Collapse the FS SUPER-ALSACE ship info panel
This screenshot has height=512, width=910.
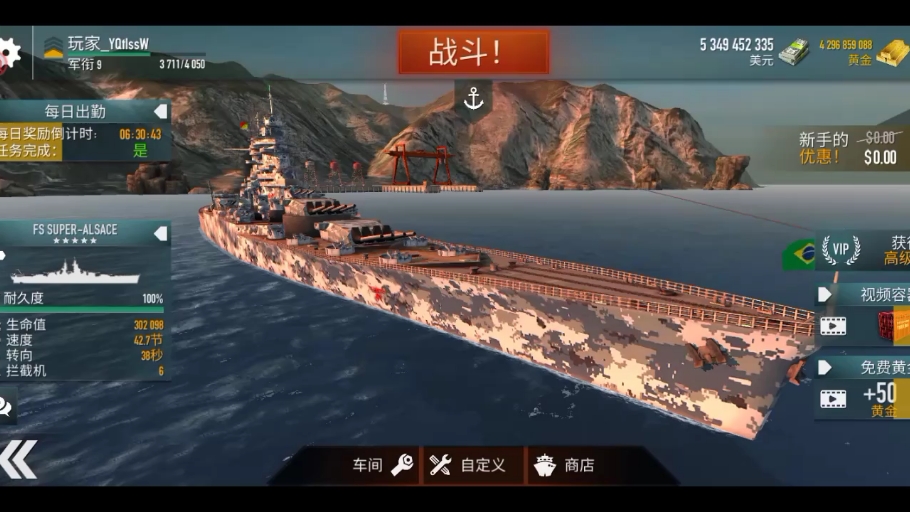click(160, 232)
